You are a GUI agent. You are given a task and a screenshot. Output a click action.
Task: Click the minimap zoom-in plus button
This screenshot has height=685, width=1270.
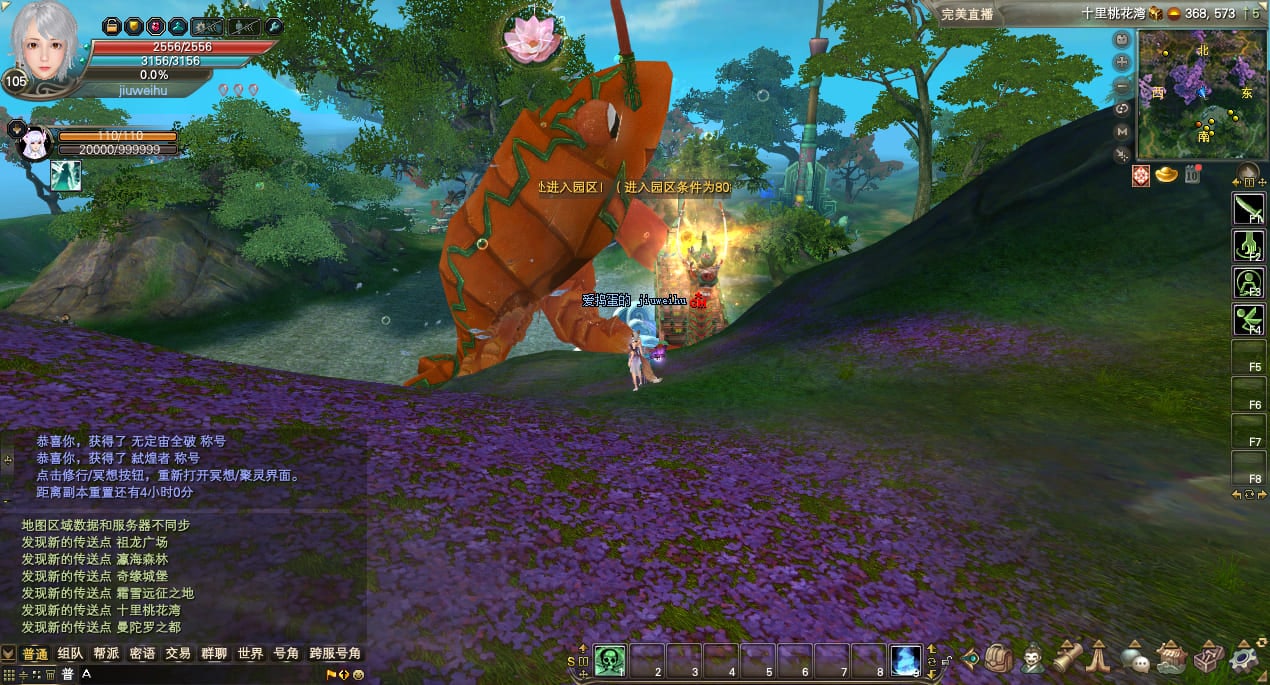1122,62
